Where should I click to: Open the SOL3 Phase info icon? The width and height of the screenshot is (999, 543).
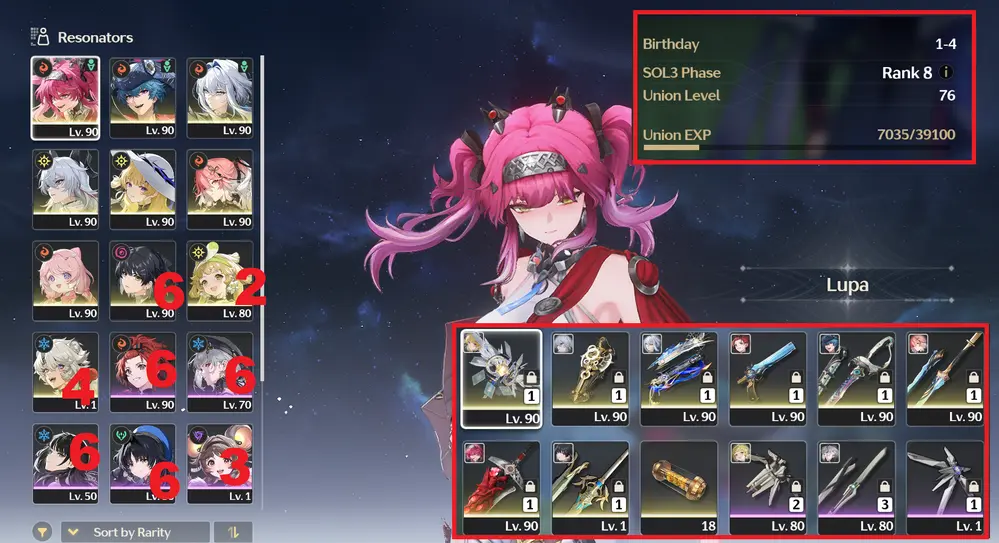(x=946, y=73)
